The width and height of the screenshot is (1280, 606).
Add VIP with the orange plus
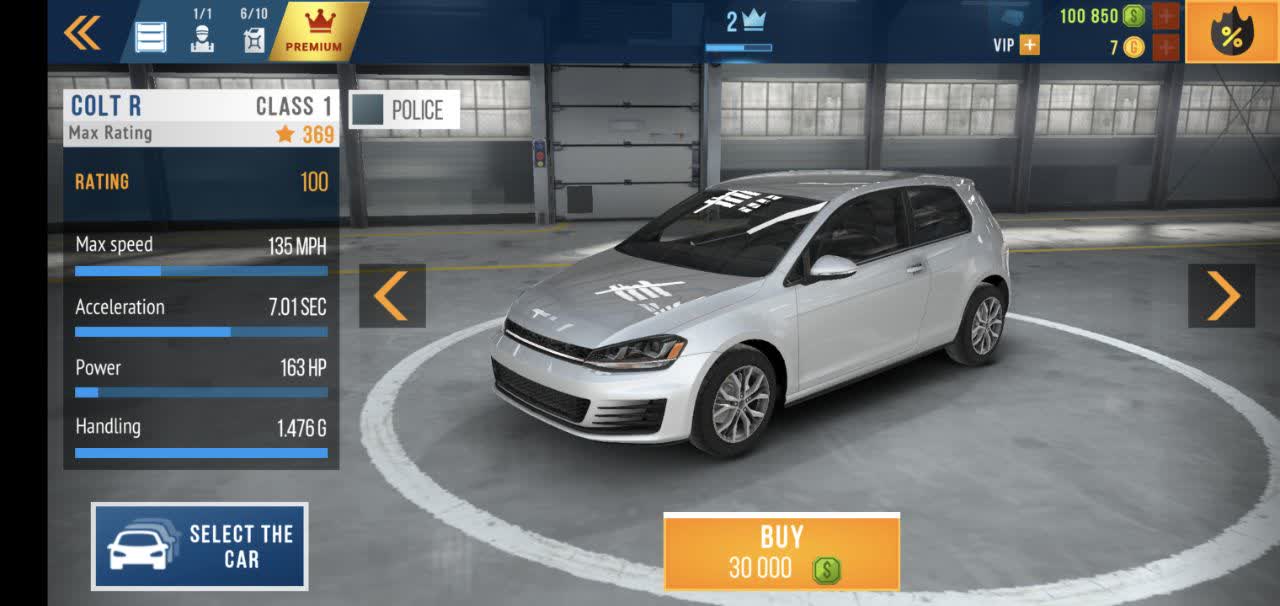point(1029,45)
